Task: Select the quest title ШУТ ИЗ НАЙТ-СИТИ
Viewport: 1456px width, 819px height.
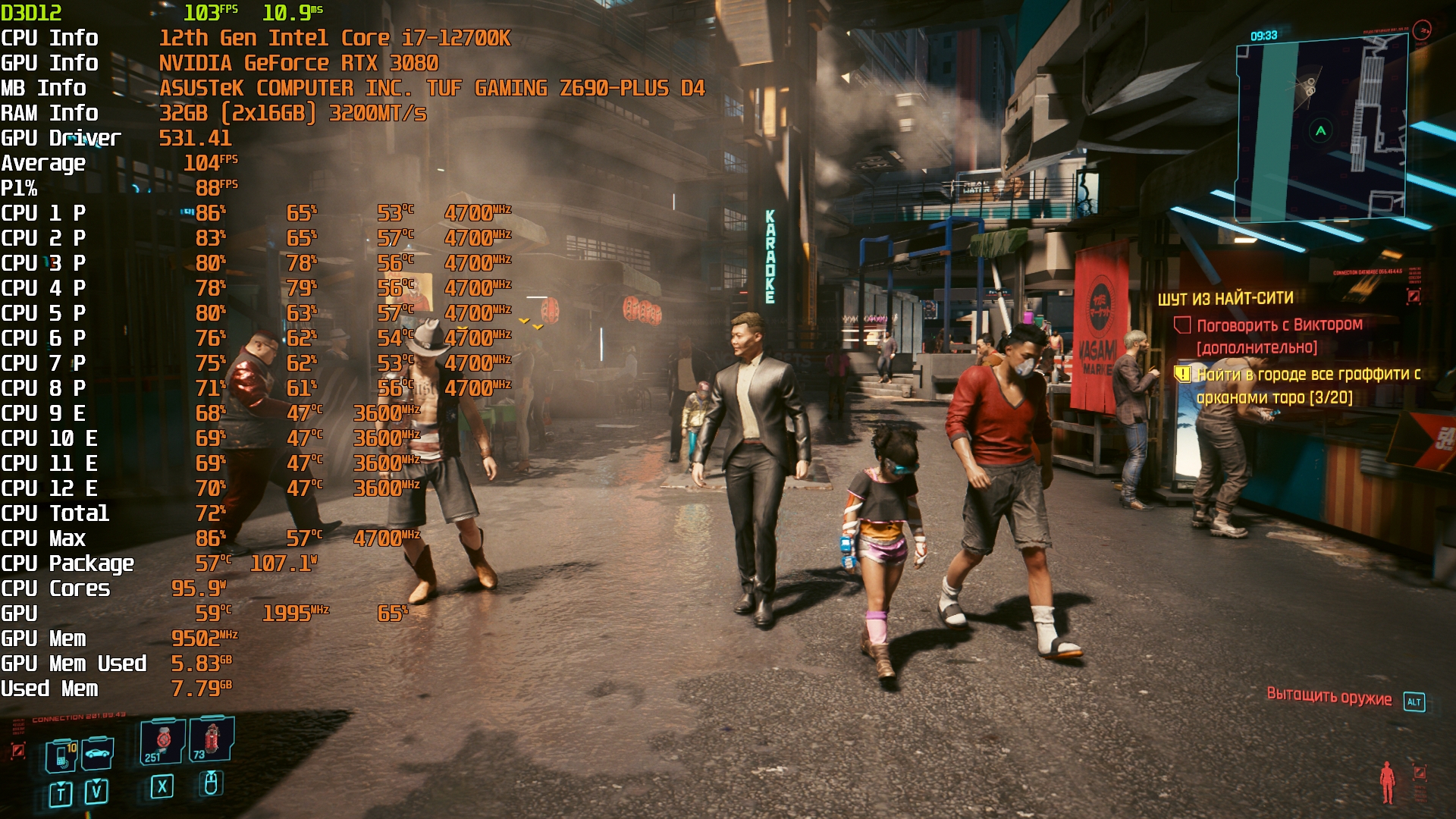Action: point(1225,299)
